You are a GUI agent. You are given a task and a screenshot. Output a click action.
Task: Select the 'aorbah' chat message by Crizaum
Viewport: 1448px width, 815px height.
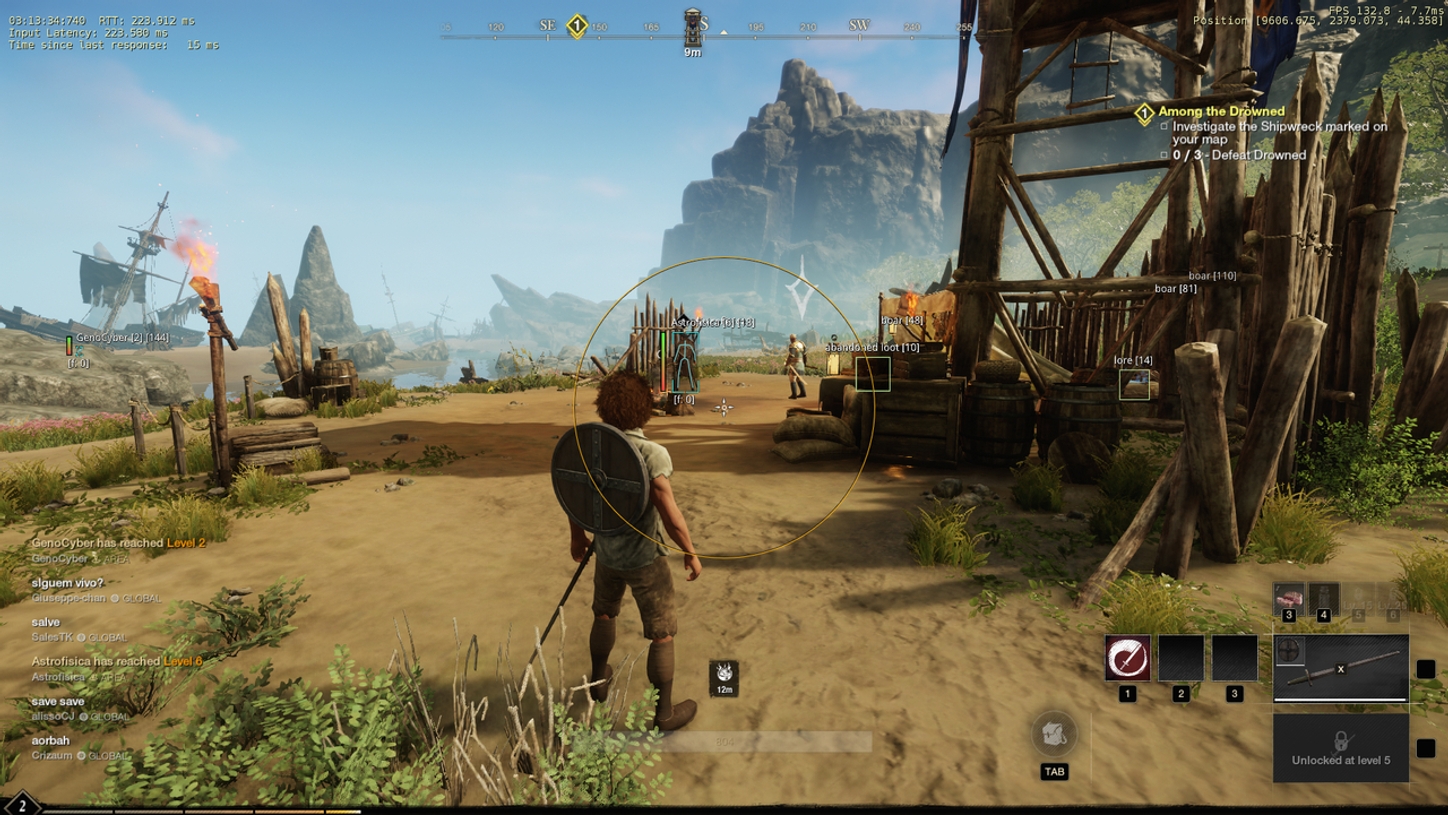click(x=51, y=741)
